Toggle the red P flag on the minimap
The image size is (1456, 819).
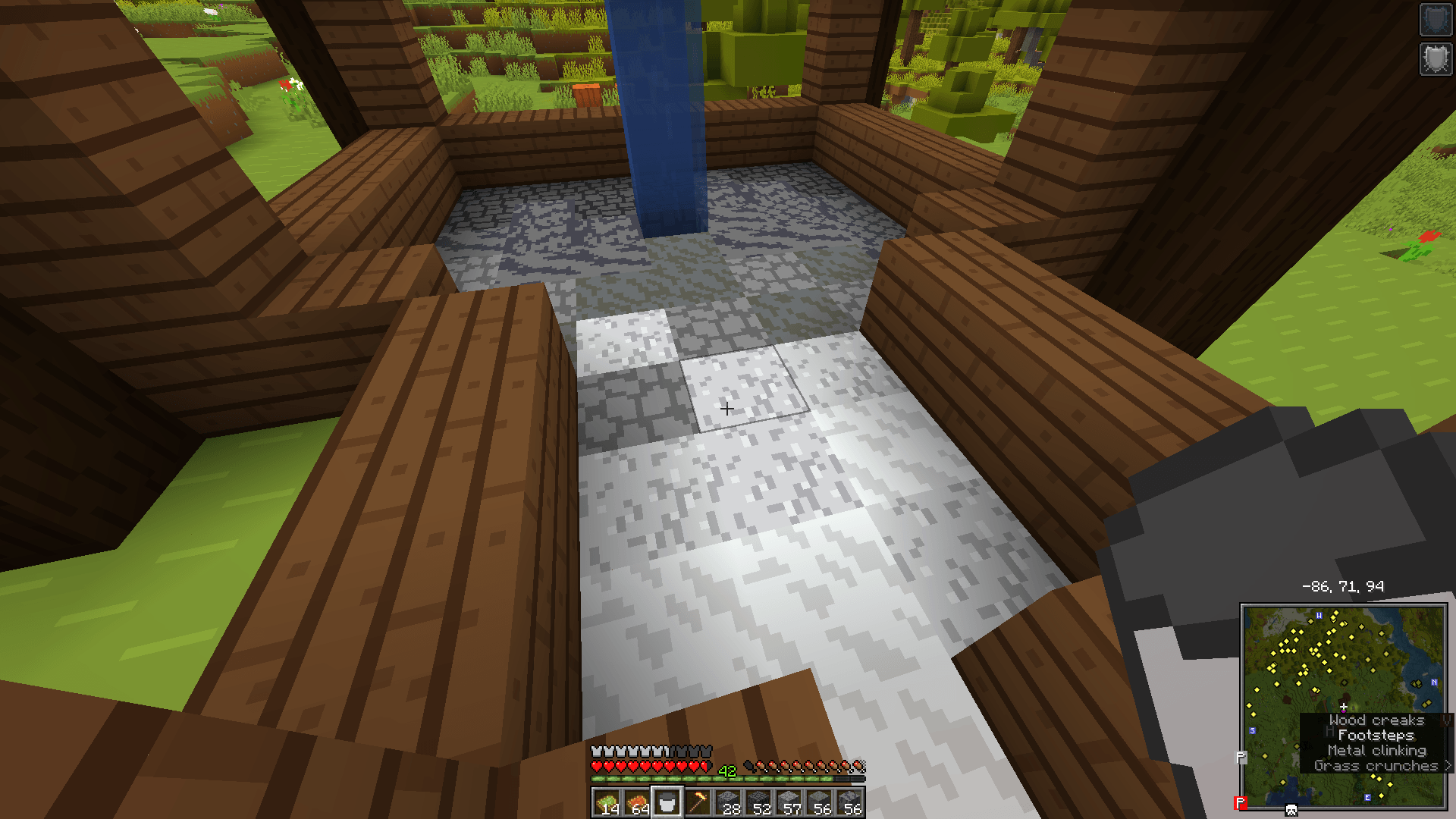click(1241, 801)
